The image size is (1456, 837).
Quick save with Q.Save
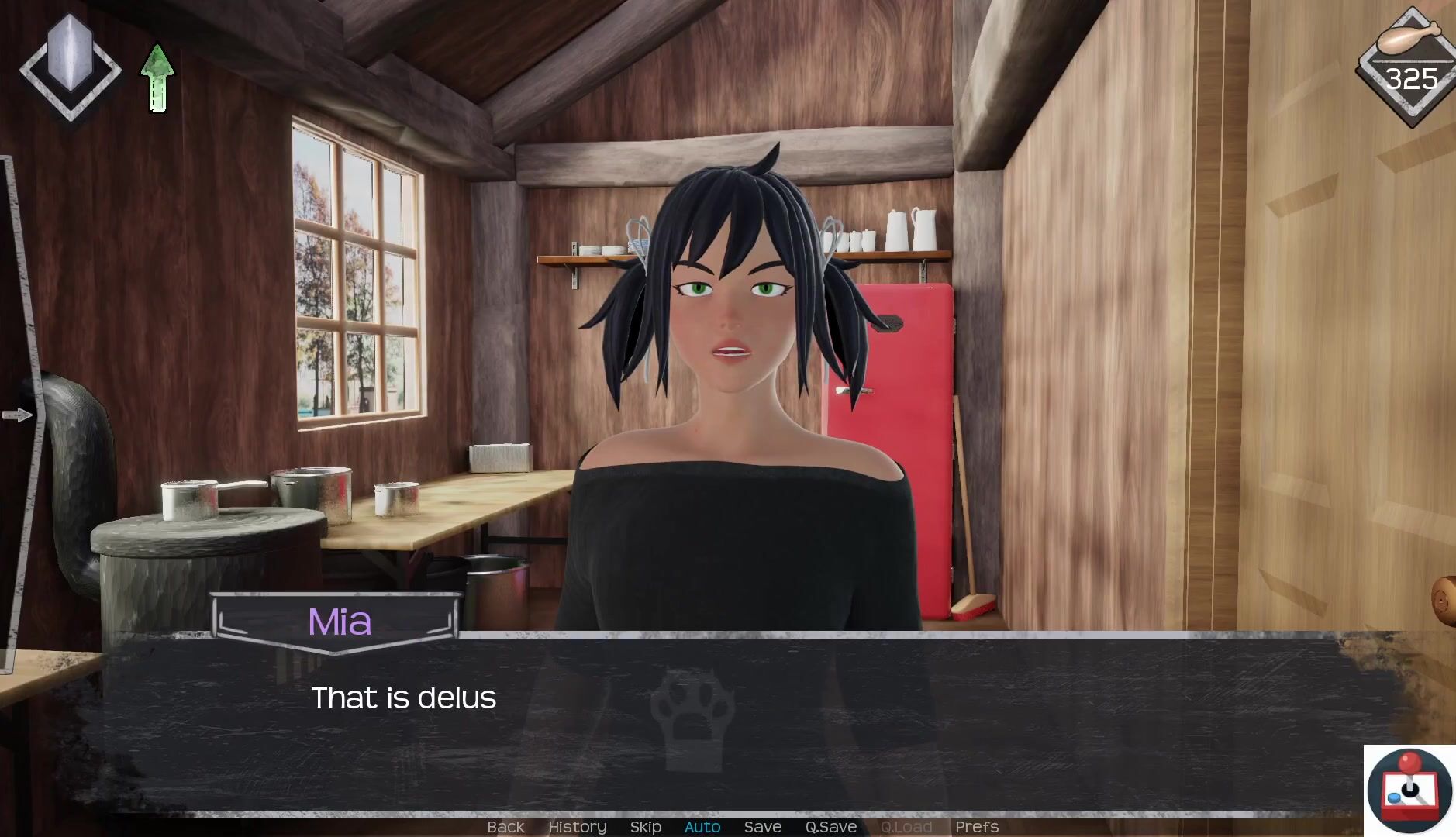(830, 827)
